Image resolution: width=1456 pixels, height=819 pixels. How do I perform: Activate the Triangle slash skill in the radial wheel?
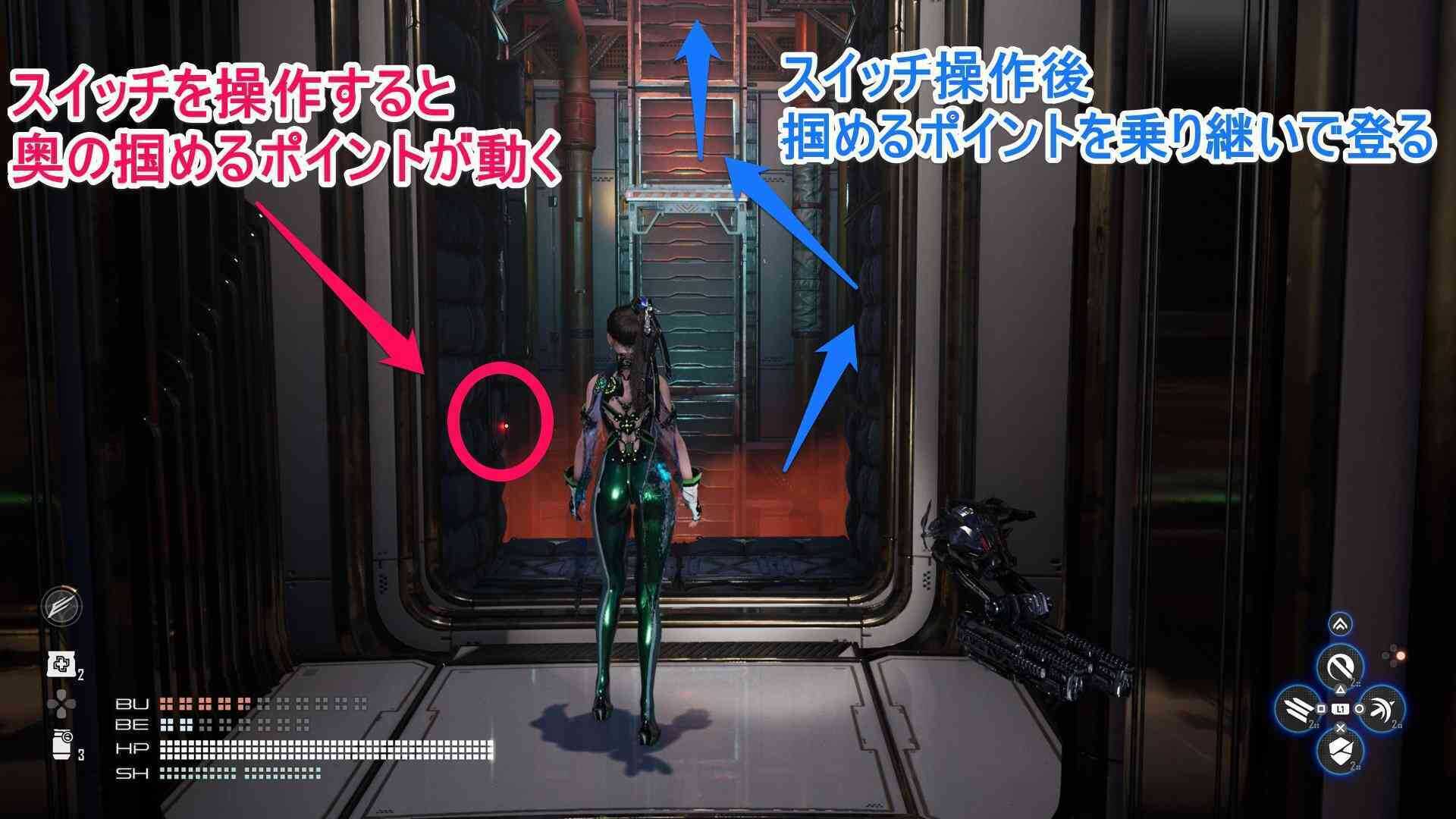click(1339, 666)
